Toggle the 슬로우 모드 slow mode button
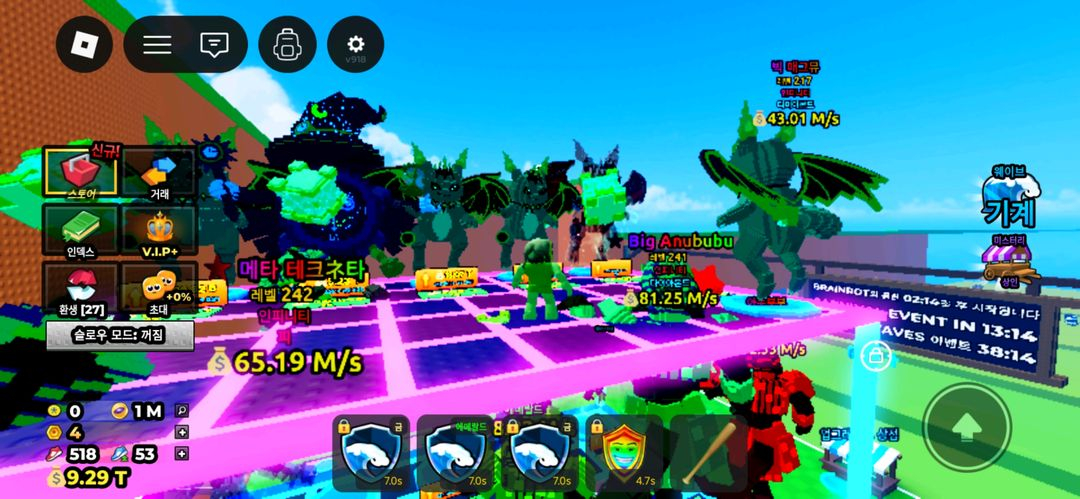Screen dimensions: 1080x499 pos(119,335)
